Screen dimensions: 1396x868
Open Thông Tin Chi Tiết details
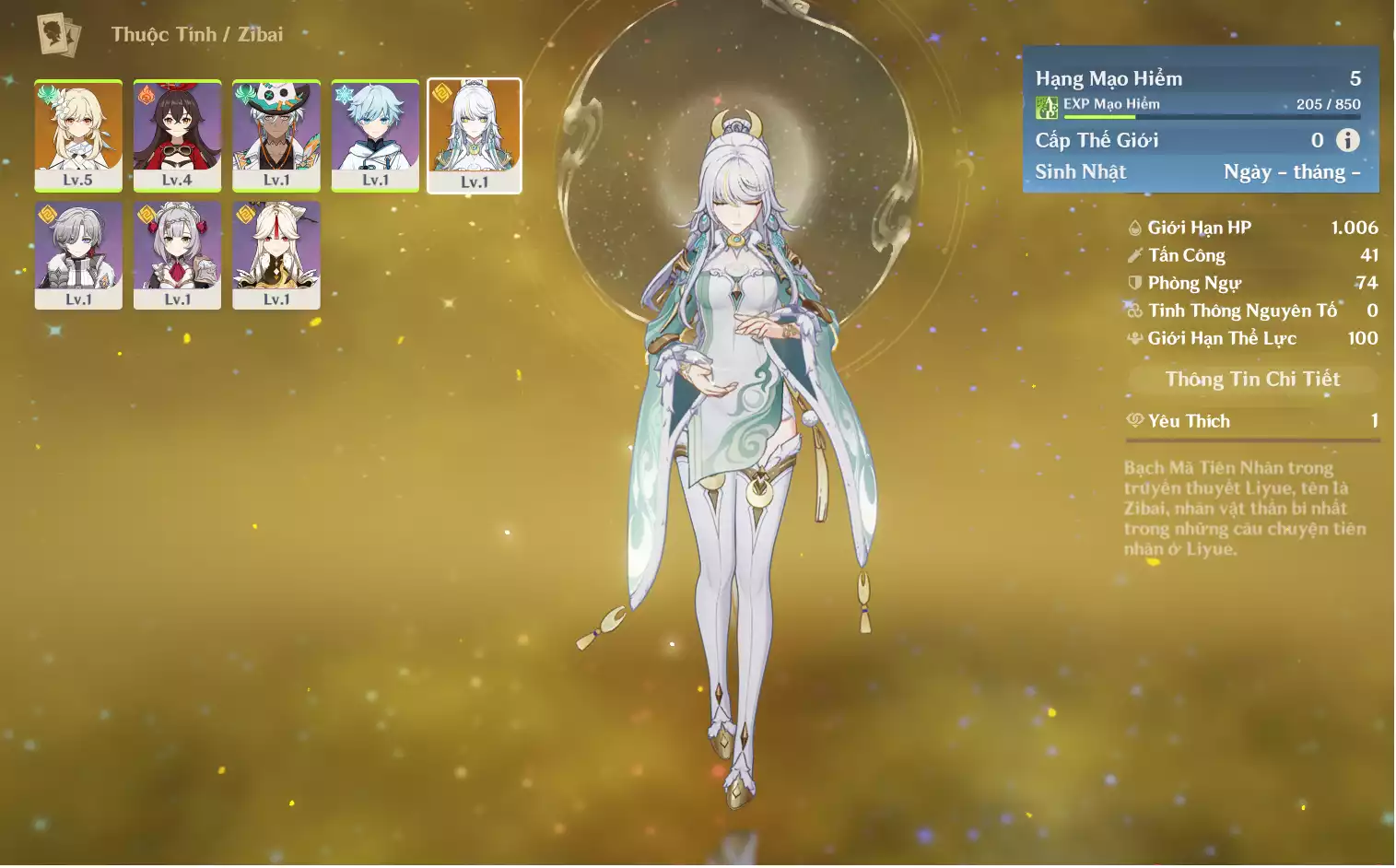[1252, 380]
